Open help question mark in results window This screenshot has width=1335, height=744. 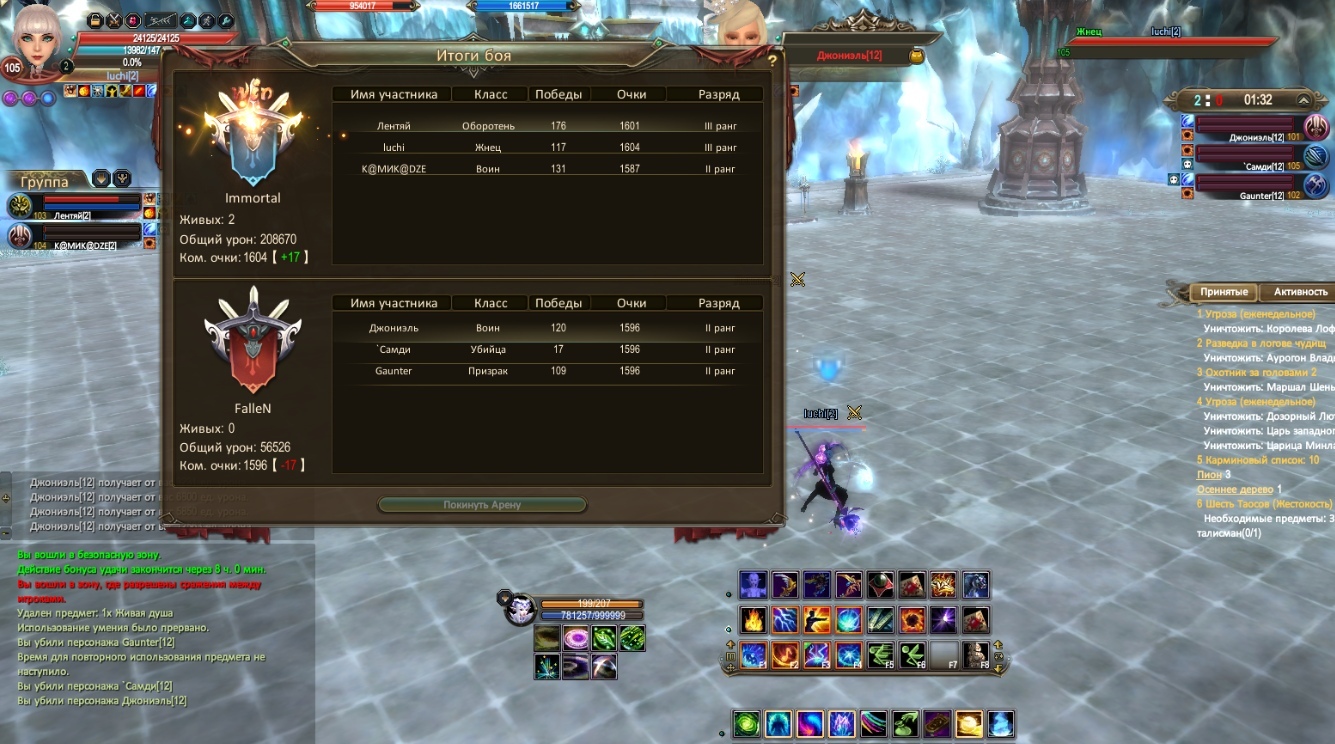tap(772, 61)
